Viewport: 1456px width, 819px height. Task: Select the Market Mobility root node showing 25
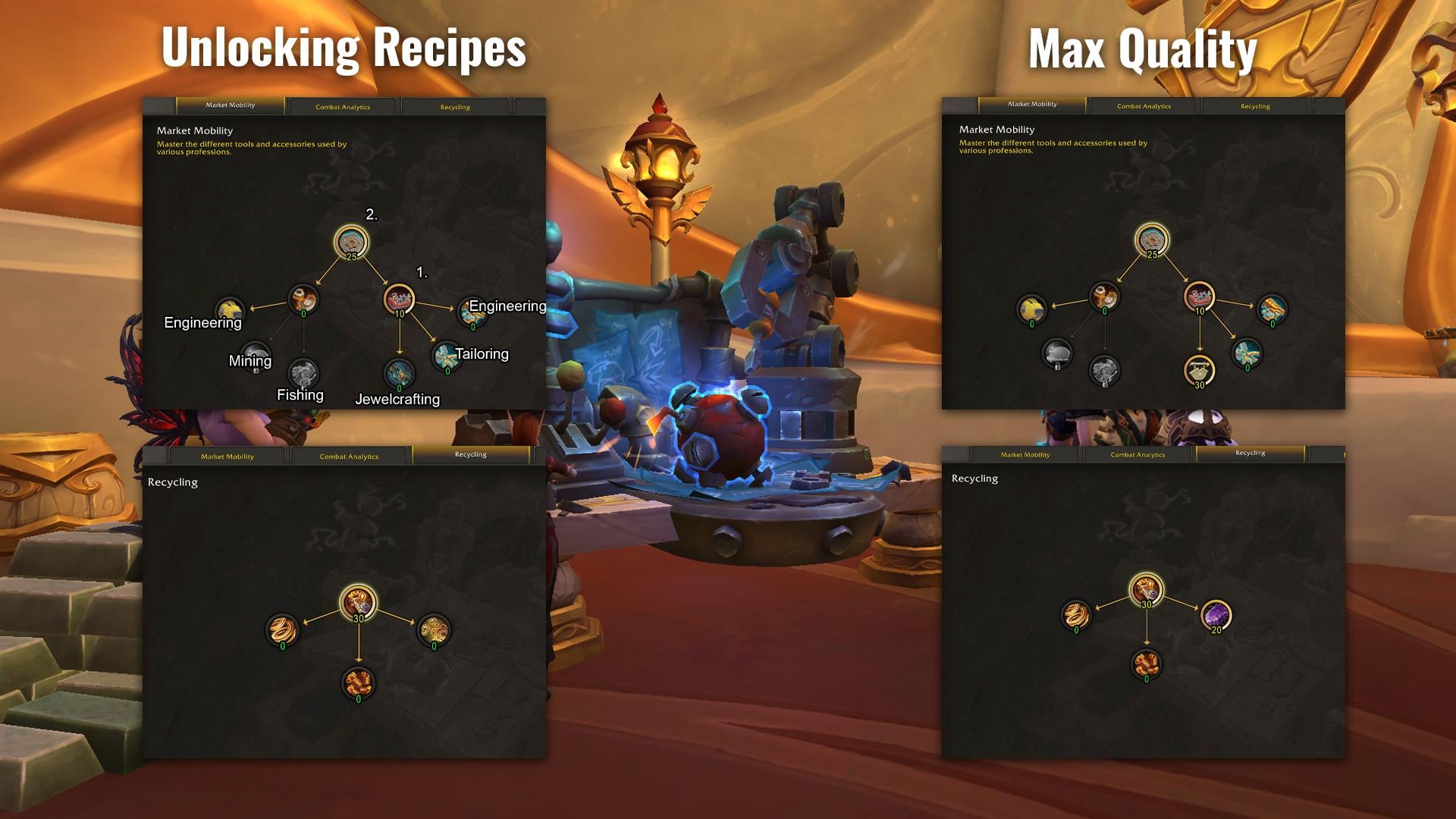coord(352,243)
